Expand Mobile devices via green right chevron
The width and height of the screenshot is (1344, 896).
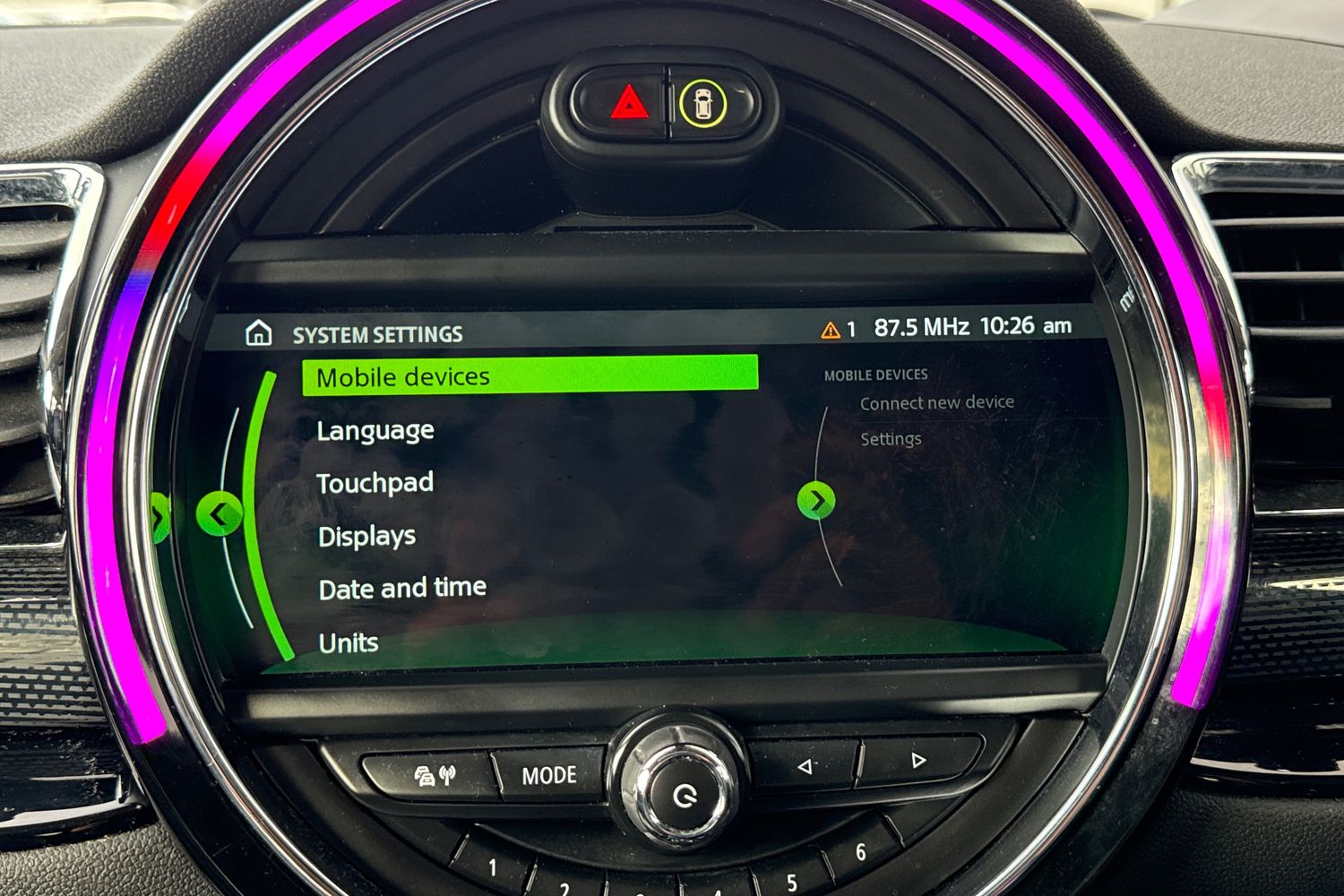coord(818,502)
